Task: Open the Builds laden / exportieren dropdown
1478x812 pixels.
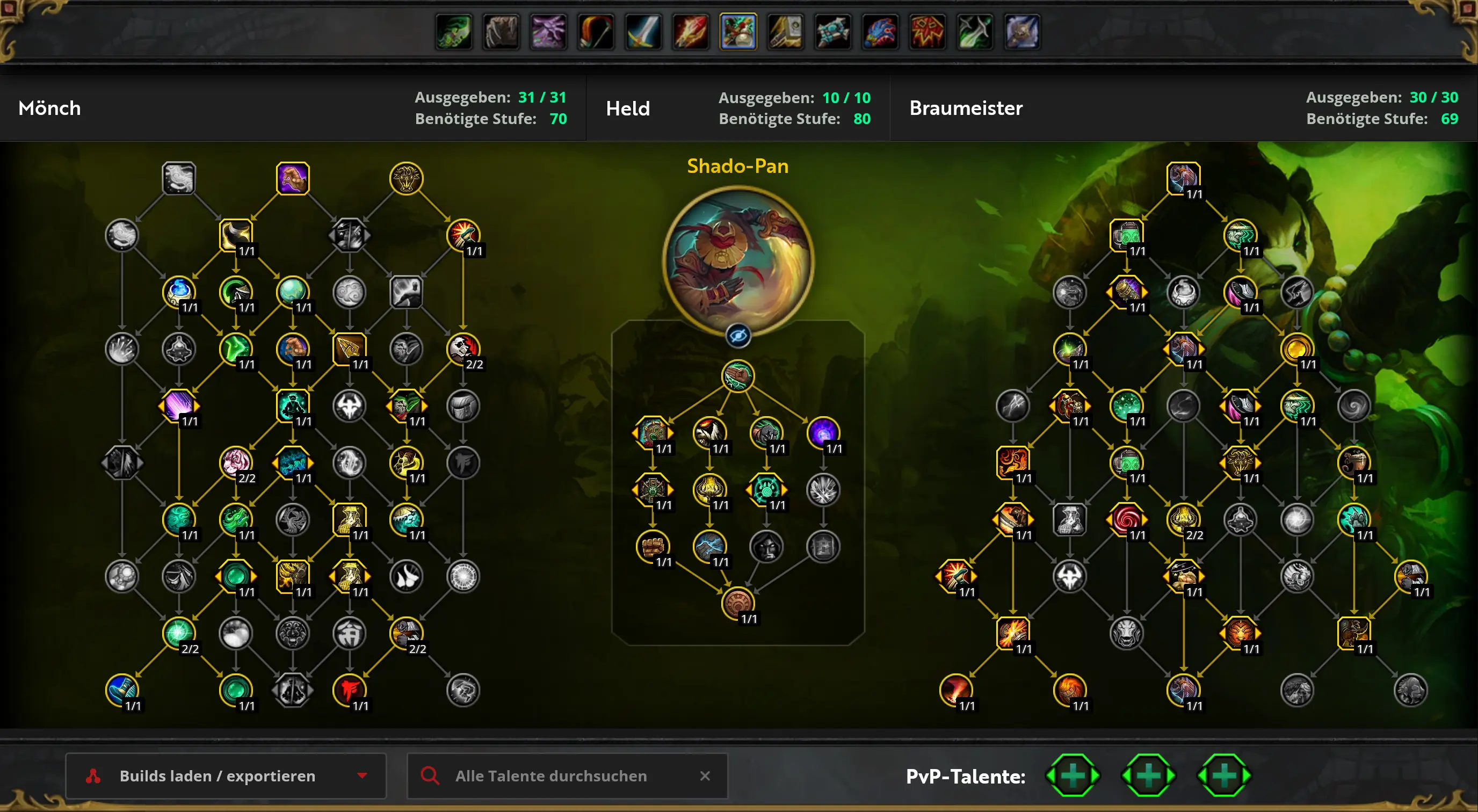Action: pos(226,776)
